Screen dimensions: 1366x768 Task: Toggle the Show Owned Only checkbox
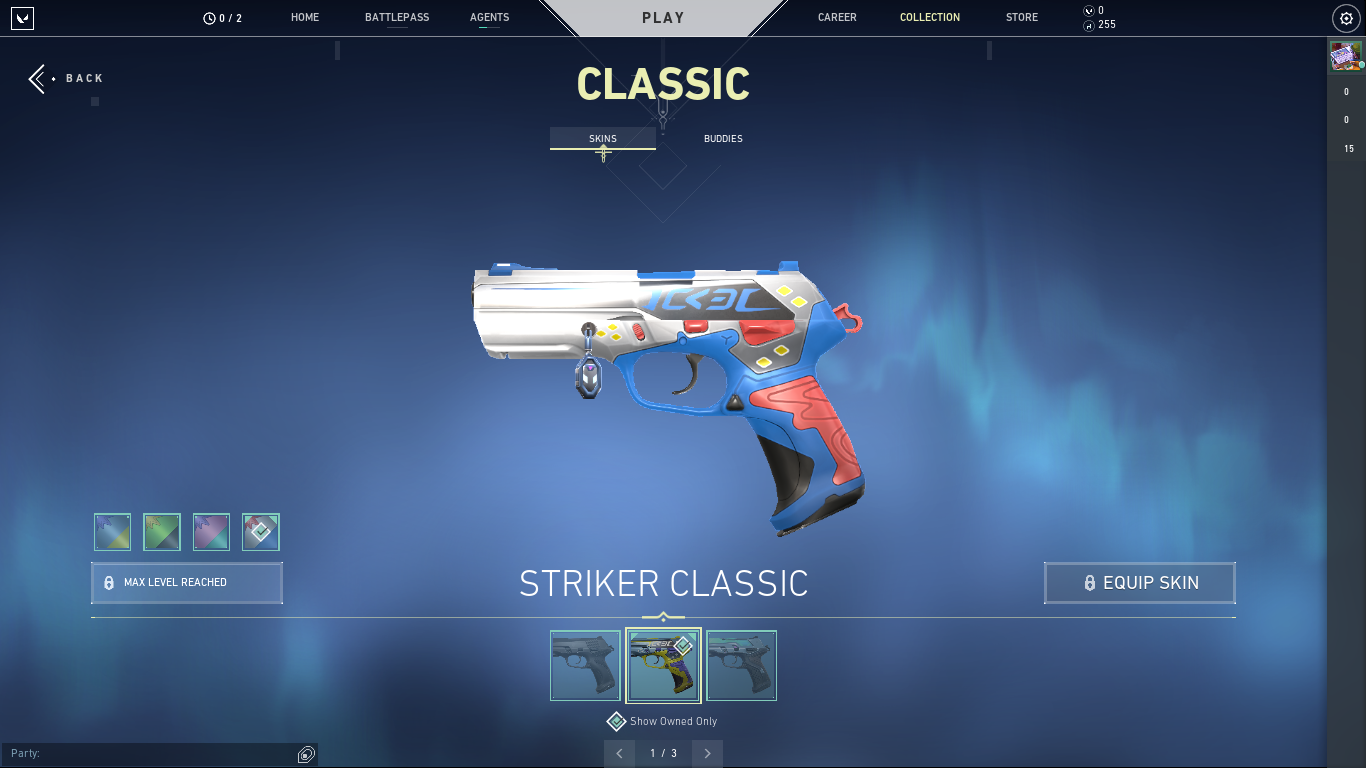(617, 721)
